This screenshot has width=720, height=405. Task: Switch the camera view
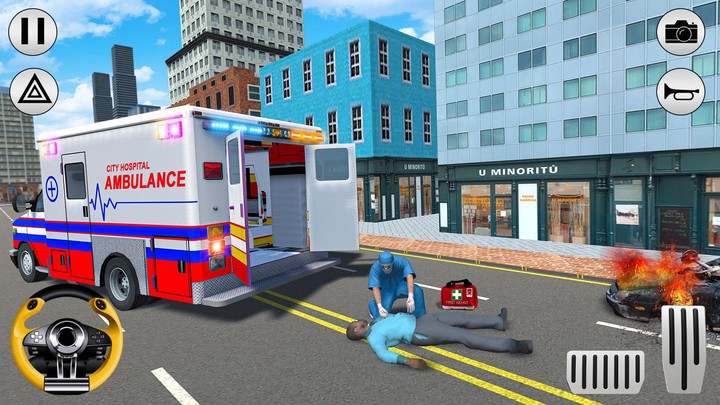pos(681,31)
